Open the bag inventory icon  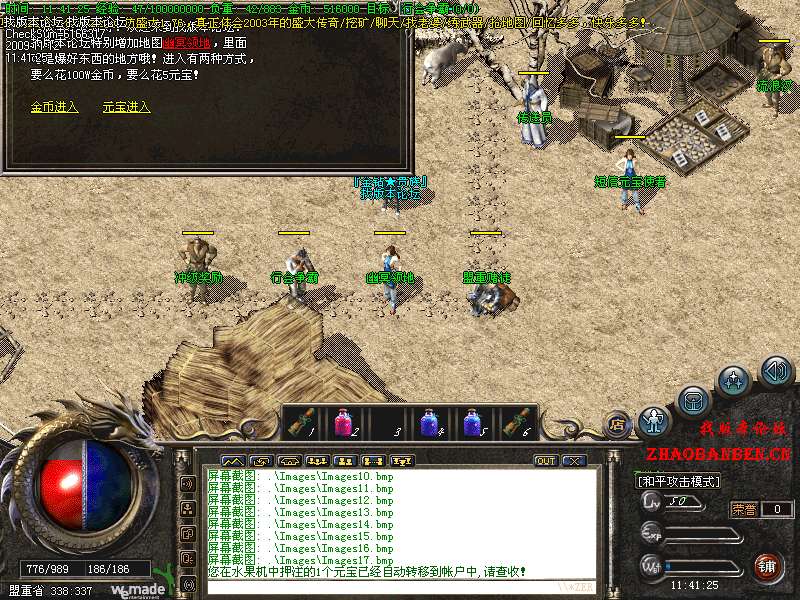693,401
